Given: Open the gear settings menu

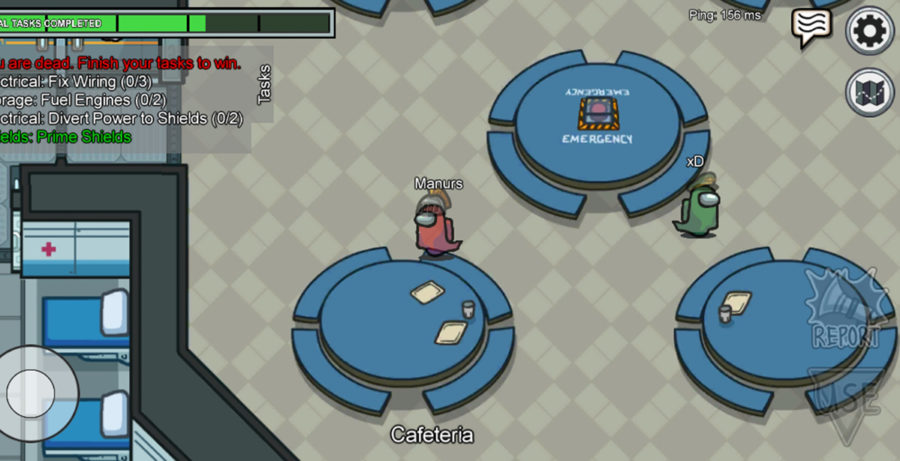Looking at the screenshot, I should 869,31.
